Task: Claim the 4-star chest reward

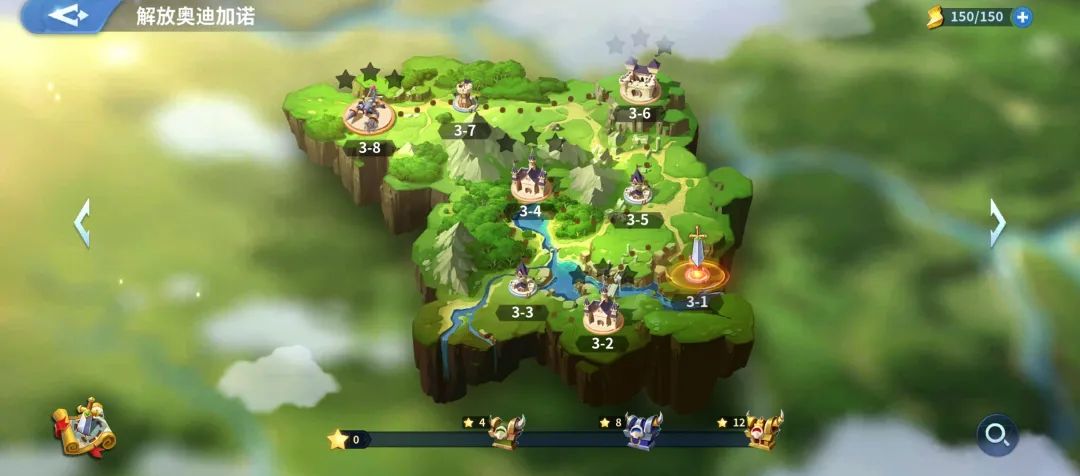Action: pyautogui.click(x=506, y=432)
